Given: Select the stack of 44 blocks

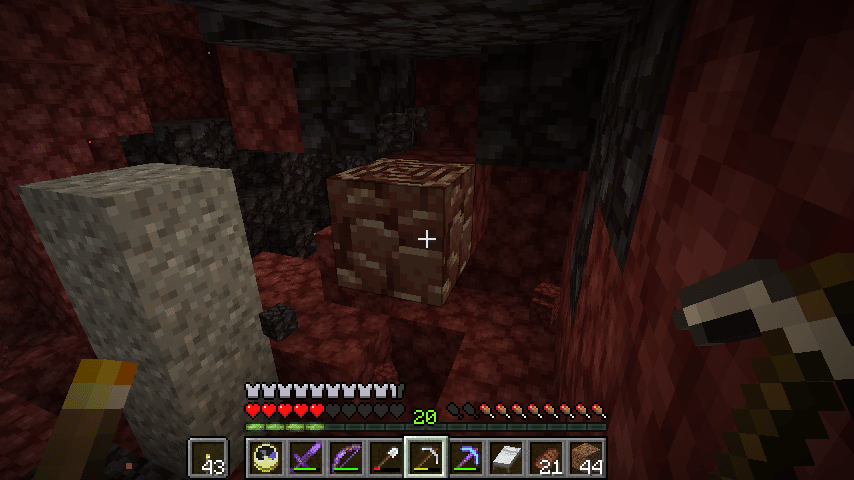Looking at the screenshot, I should point(585,458).
